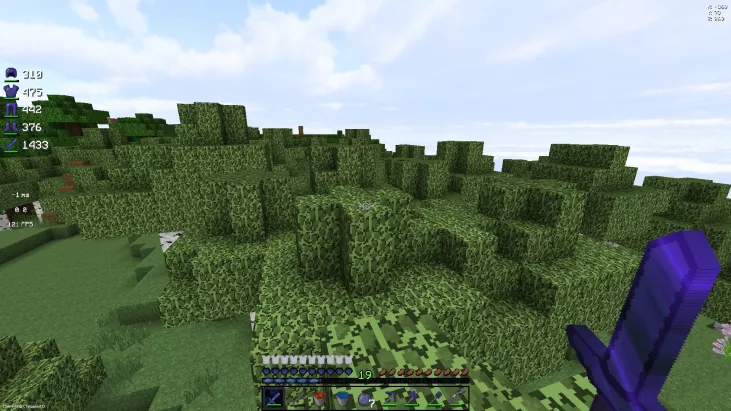Choose the lava bucket slot

click(320, 398)
